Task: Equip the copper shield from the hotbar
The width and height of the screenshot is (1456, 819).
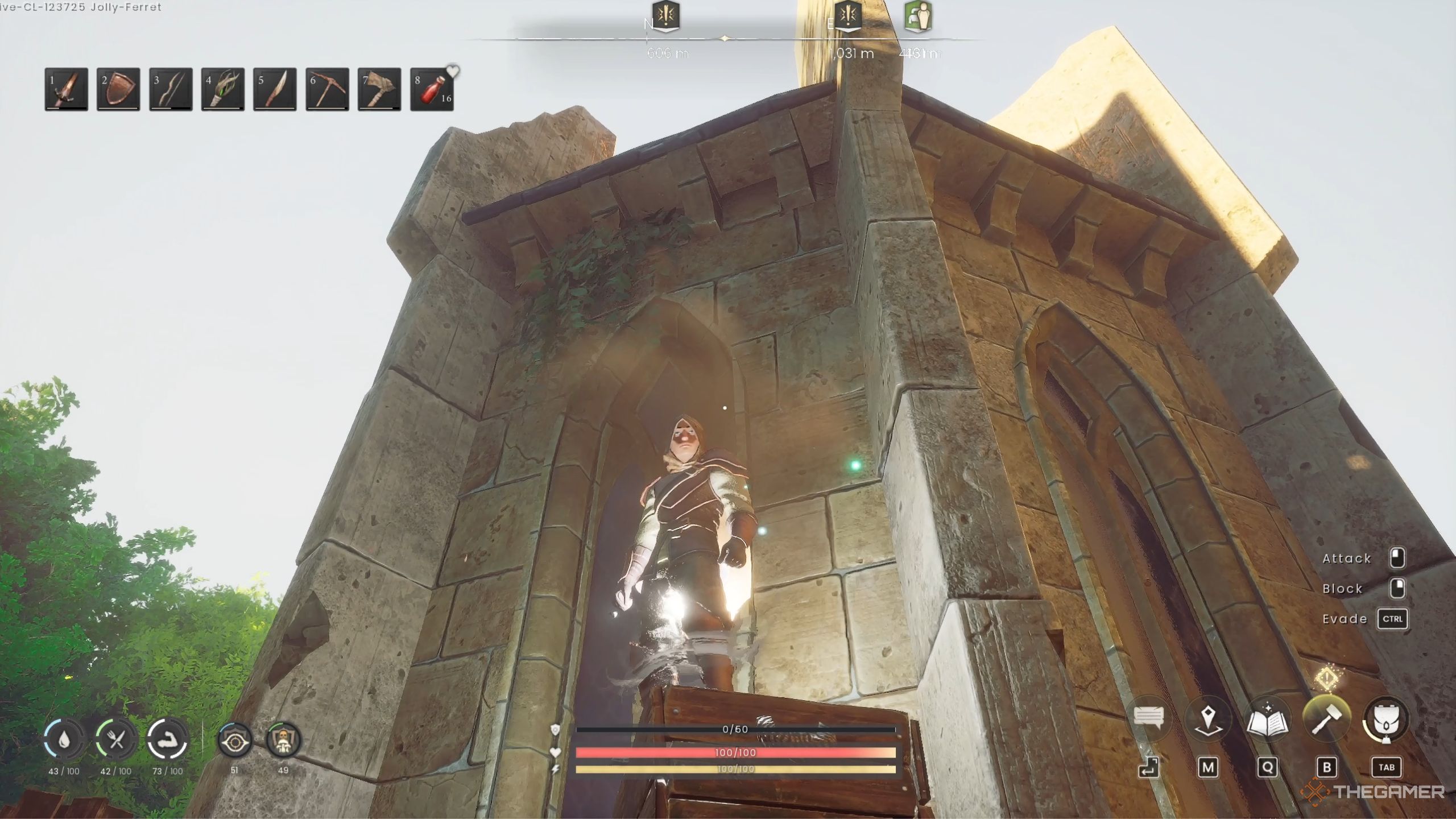Action: pyautogui.click(x=118, y=89)
